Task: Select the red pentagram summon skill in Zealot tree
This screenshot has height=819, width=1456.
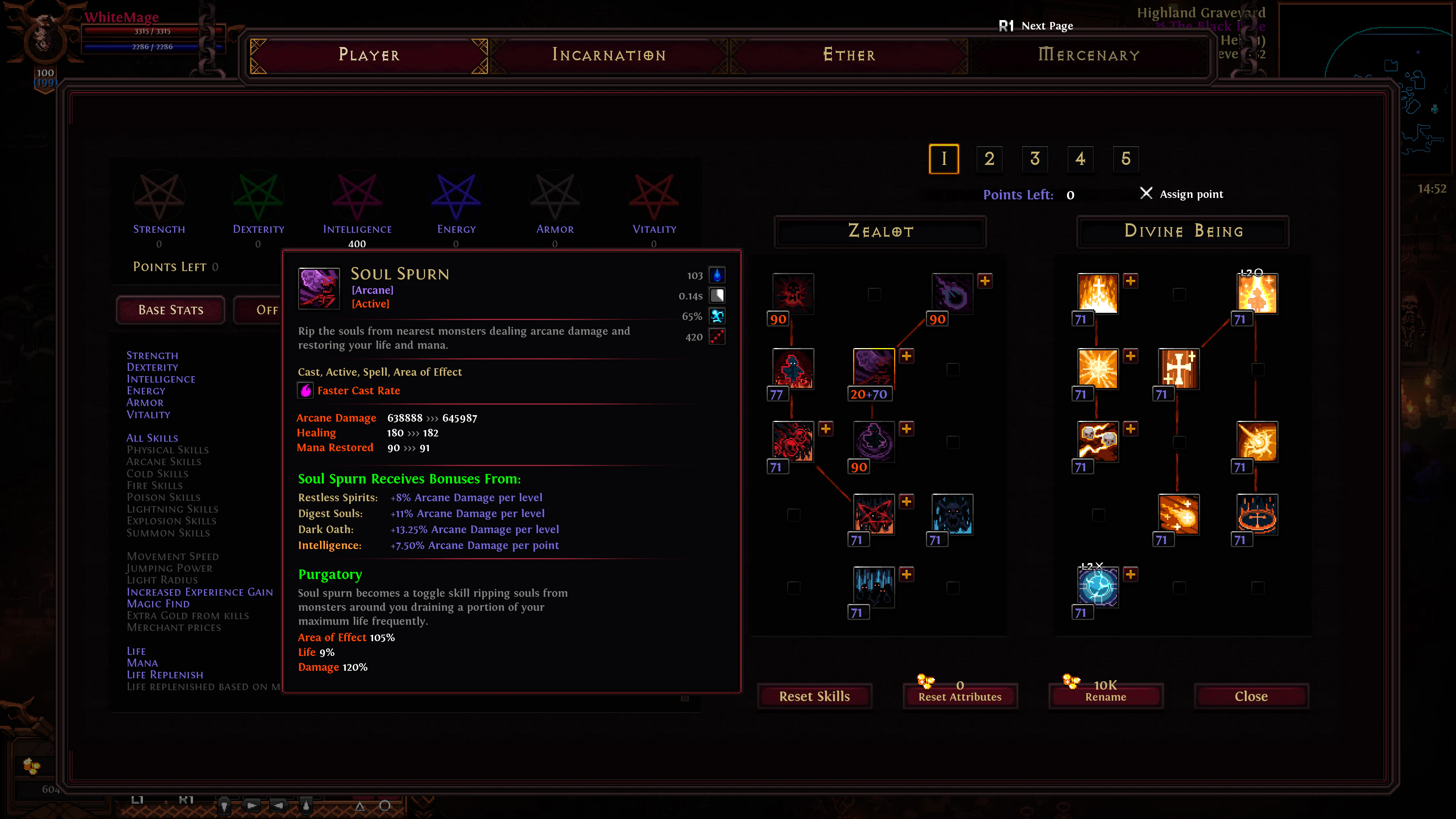Action: click(x=874, y=515)
